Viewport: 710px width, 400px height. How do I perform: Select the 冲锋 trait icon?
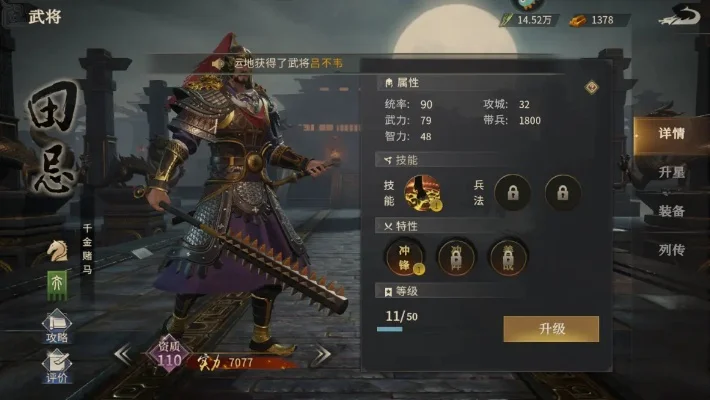pyautogui.click(x=405, y=258)
